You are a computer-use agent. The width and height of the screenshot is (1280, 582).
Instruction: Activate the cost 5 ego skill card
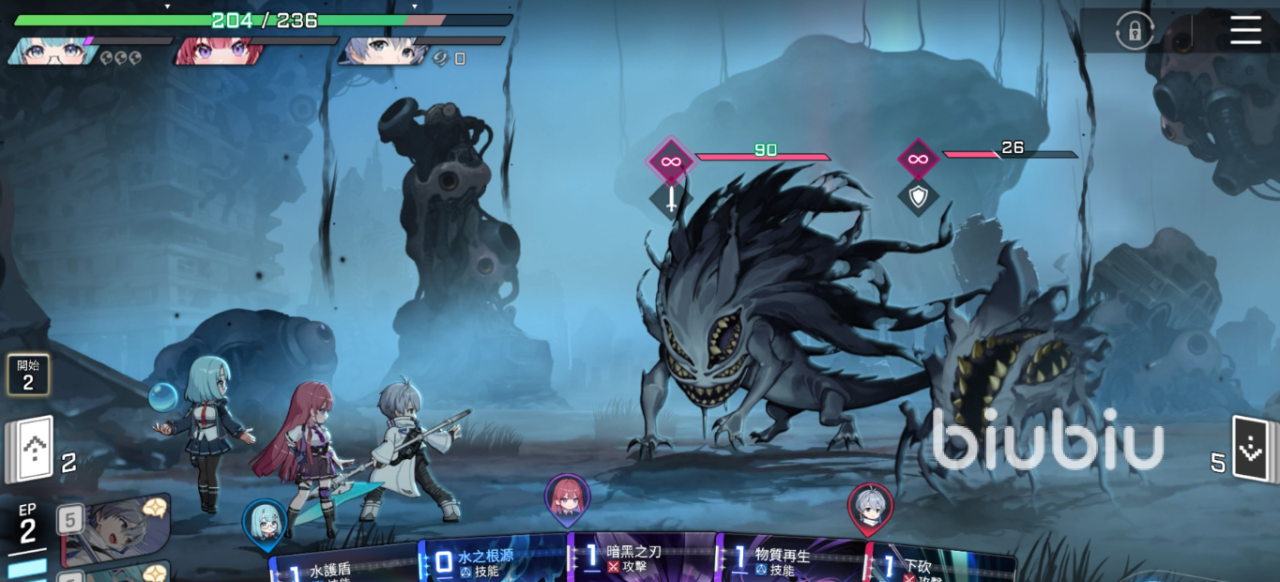(112, 530)
